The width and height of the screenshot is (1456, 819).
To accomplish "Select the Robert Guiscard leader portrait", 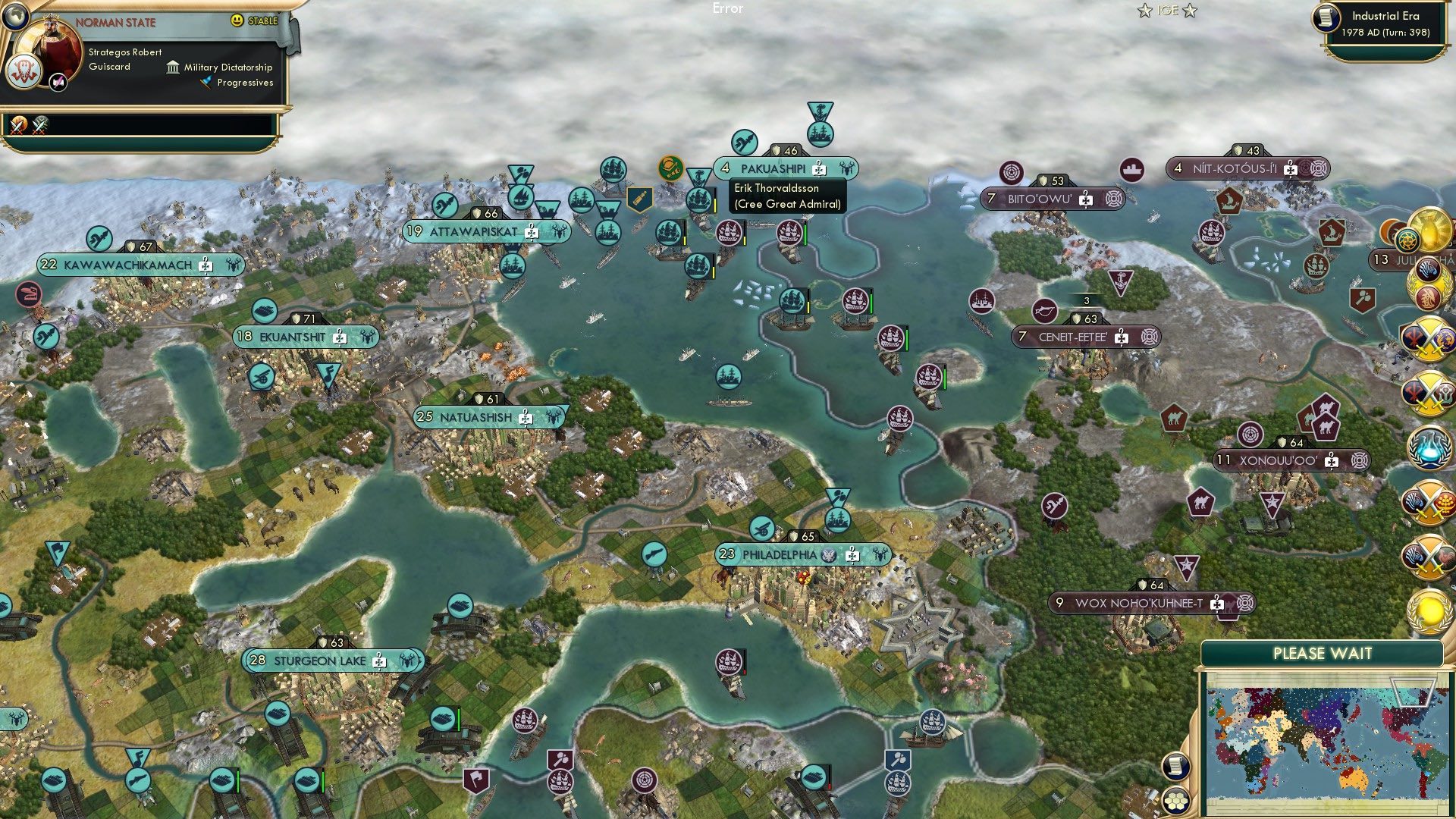I will 53,52.
